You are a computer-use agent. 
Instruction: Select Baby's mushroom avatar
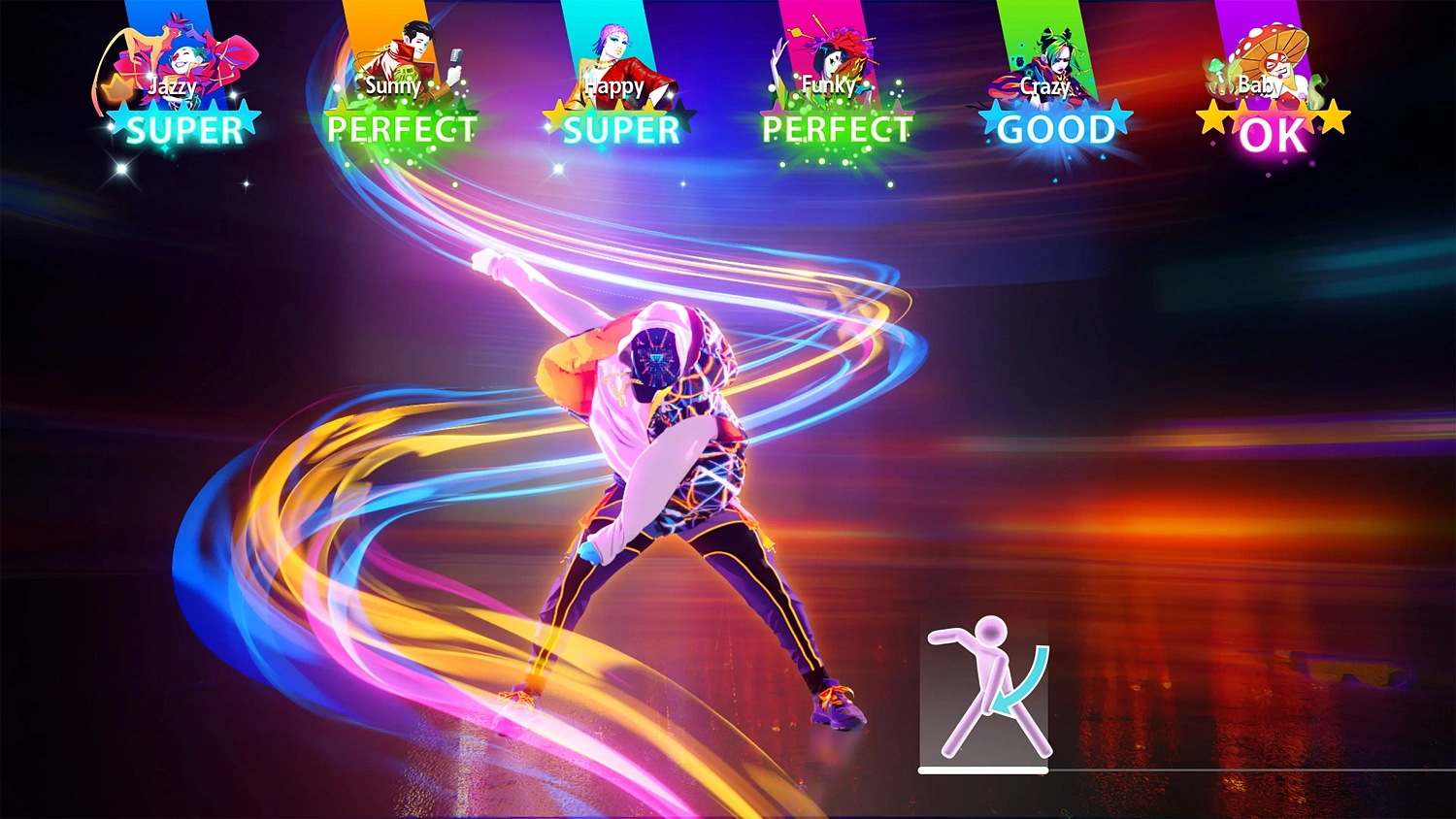pos(1272,53)
